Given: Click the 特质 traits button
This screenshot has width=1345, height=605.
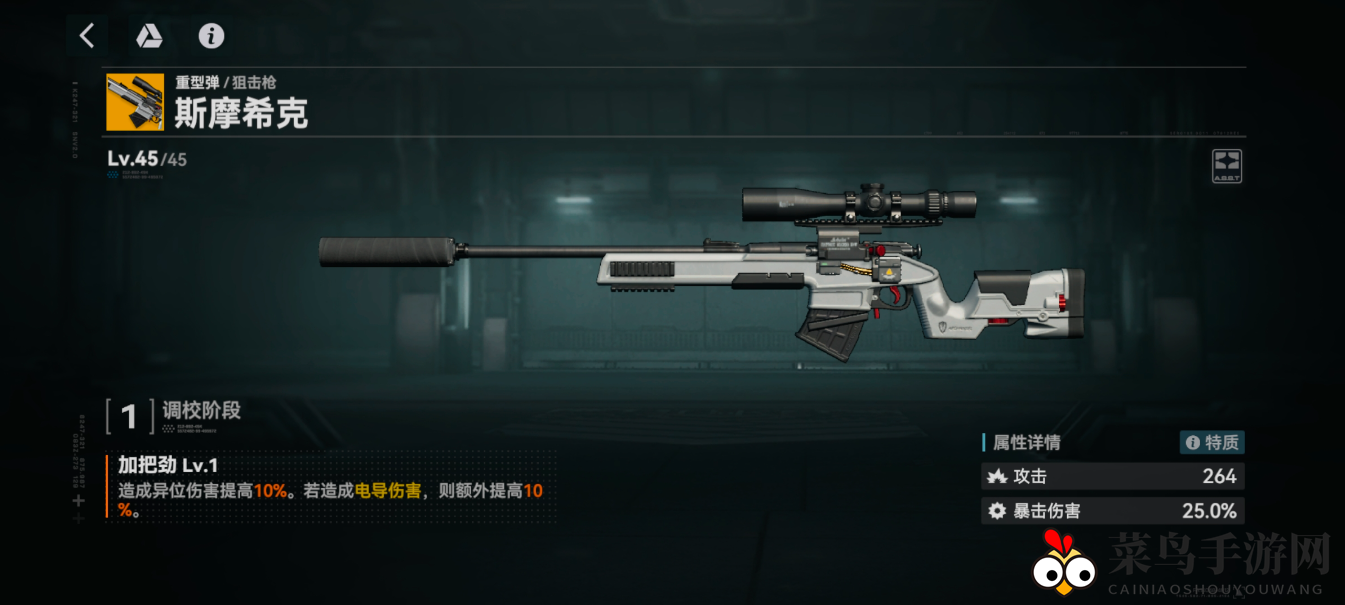Looking at the screenshot, I should point(1212,442).
